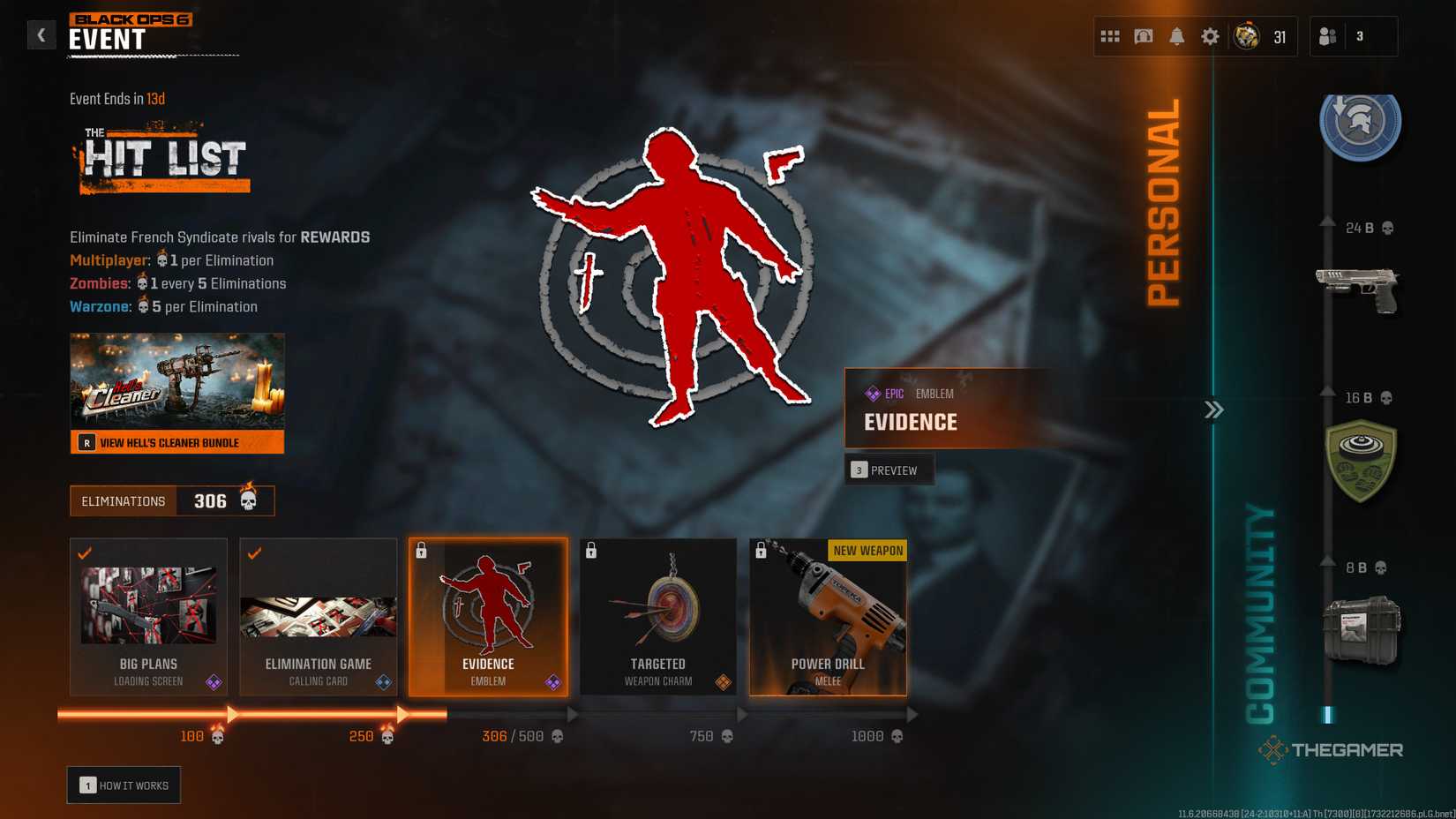Viewport: 1456px width, 819px height.
Task: Open the game menu grid icon
Action: click(1110, 36)
